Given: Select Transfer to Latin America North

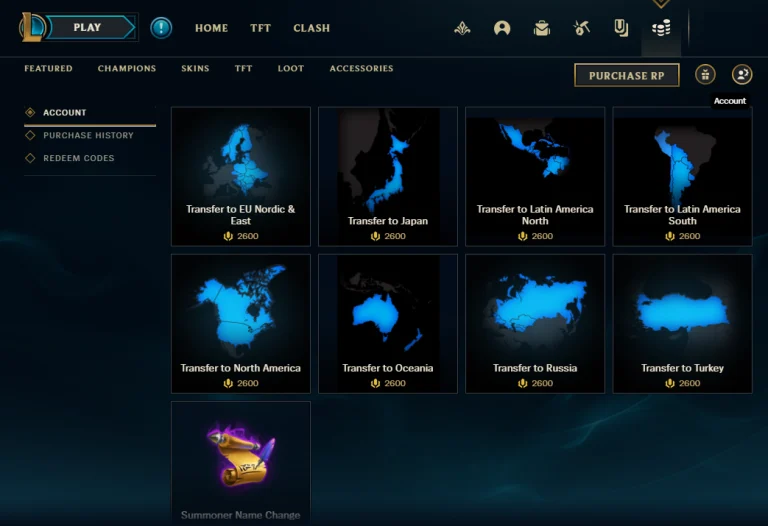Looking at the screenshot, I should point(535,176).
